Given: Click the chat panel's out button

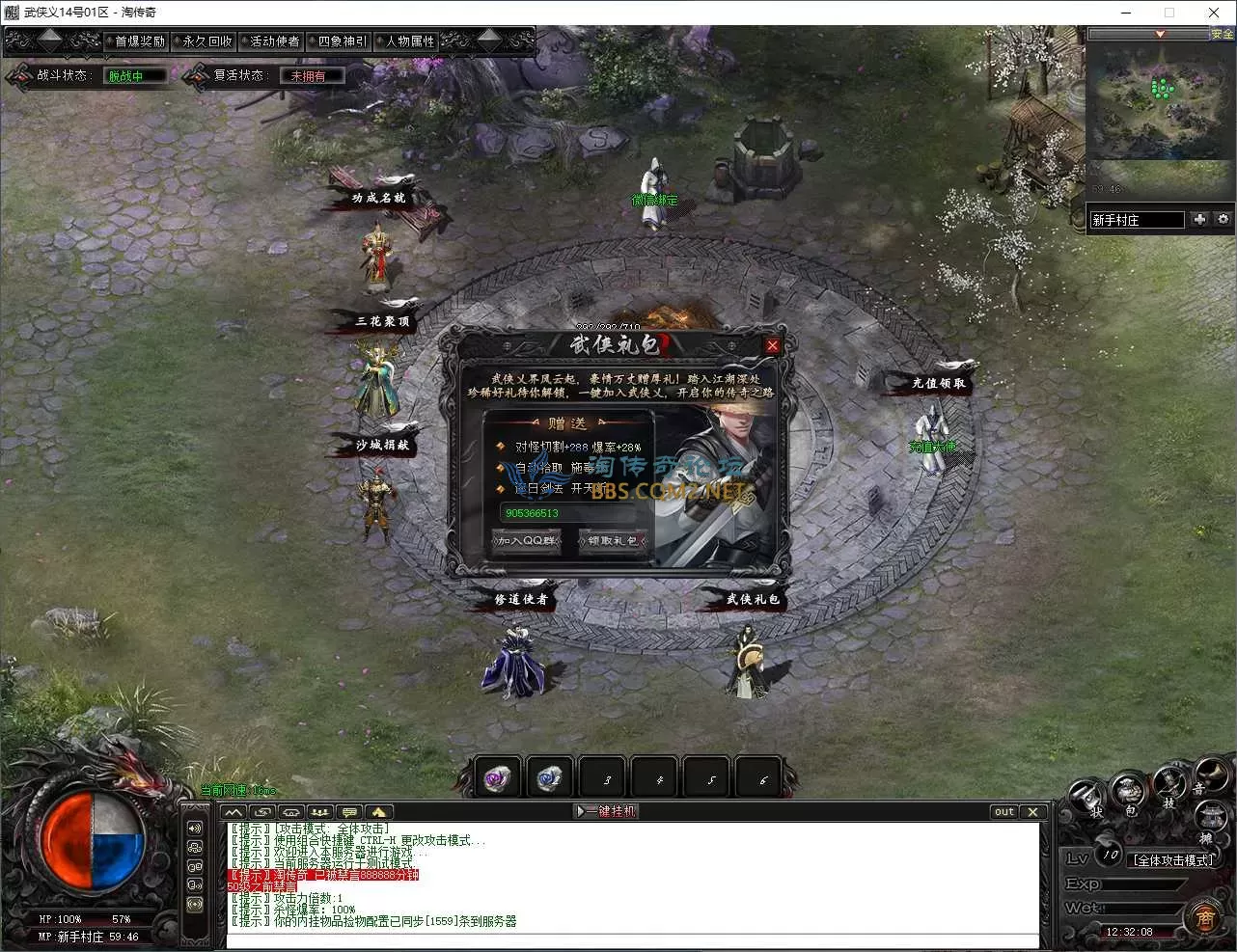Looking at the screenshot, I should pyautogui.click(x=1004, y=811).
